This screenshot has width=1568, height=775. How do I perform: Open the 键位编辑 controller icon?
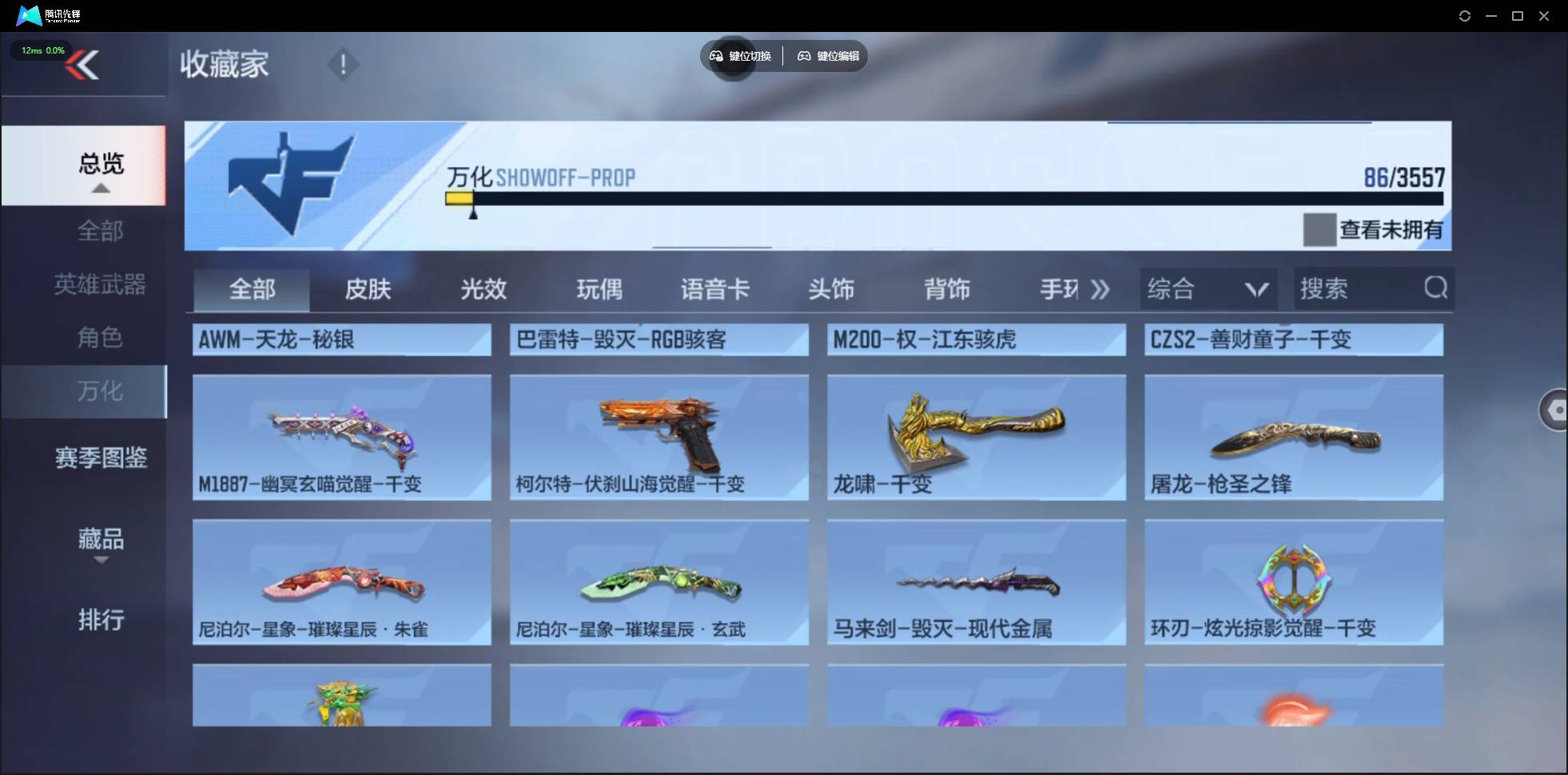click(803, 56)
